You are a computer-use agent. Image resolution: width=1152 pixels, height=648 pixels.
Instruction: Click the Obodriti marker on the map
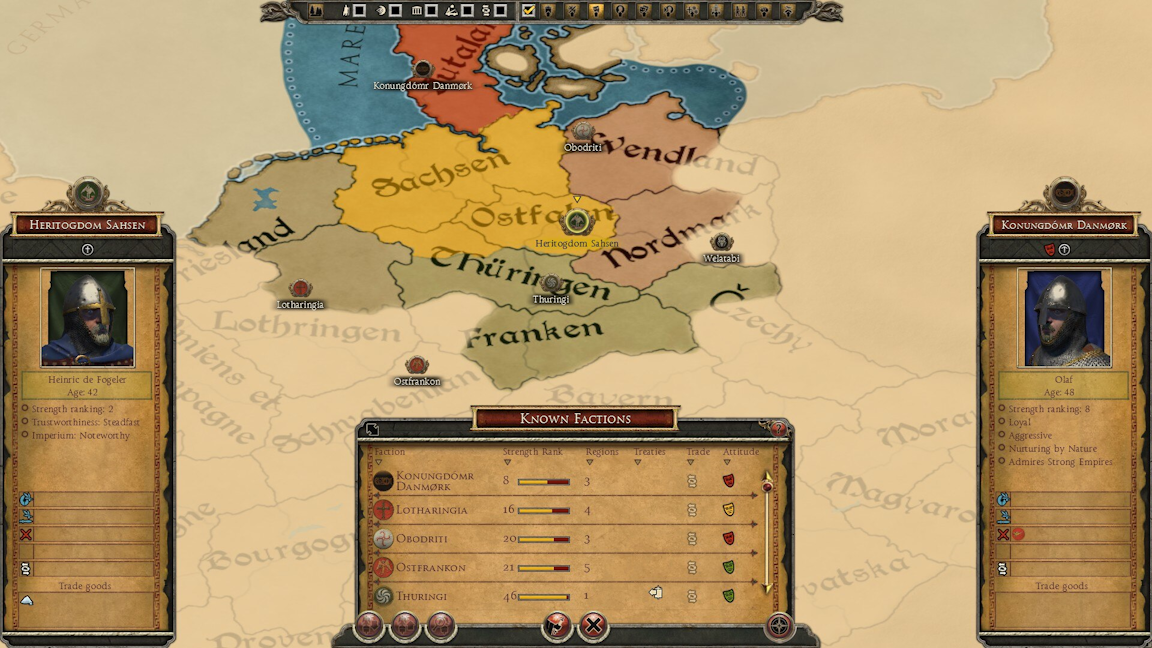[583, 132]
